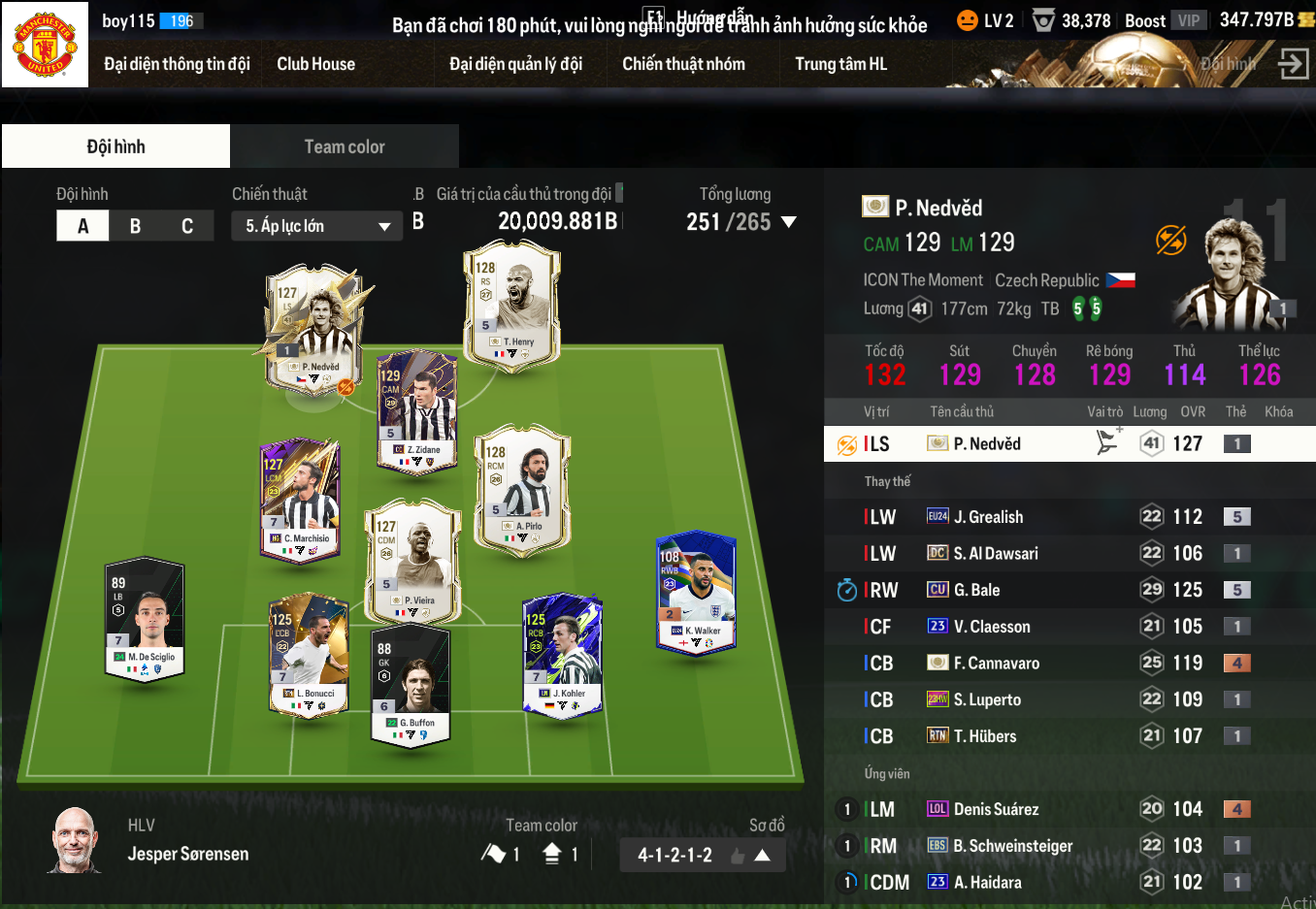Pick the G. Buffon goalkeeper card
The image size is (1316, 909).
point(411,686)
